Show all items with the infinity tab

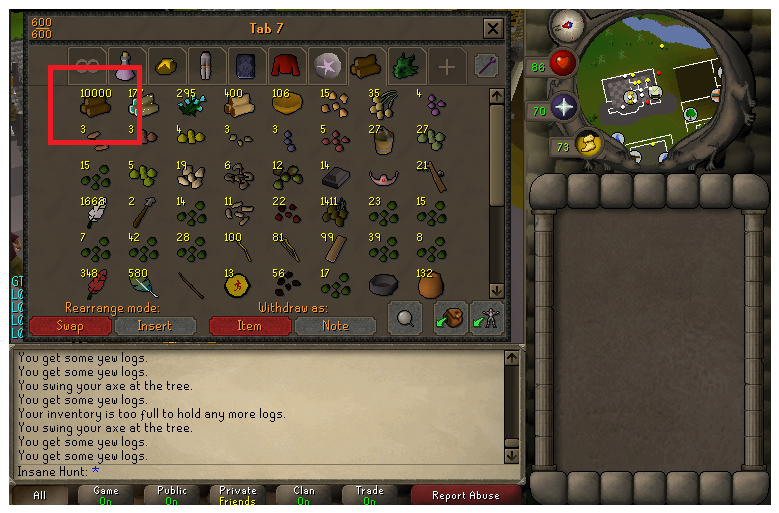pyautogui.click(x=87, y=66)
